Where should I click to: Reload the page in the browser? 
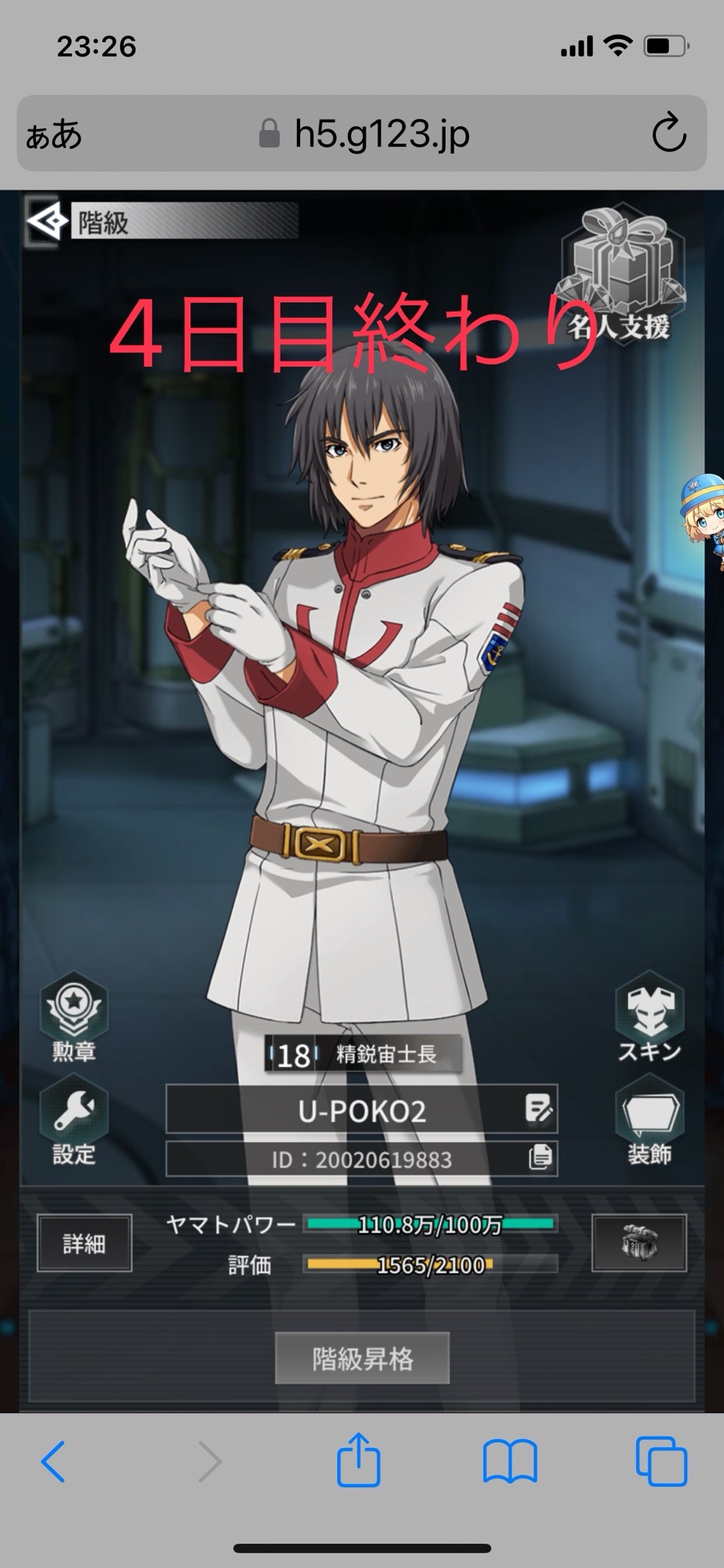(668, 134)
